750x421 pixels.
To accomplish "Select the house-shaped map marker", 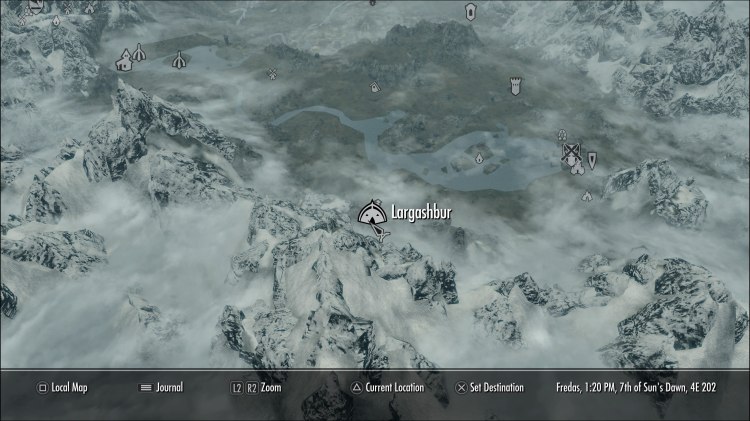I will coord(124,63).
